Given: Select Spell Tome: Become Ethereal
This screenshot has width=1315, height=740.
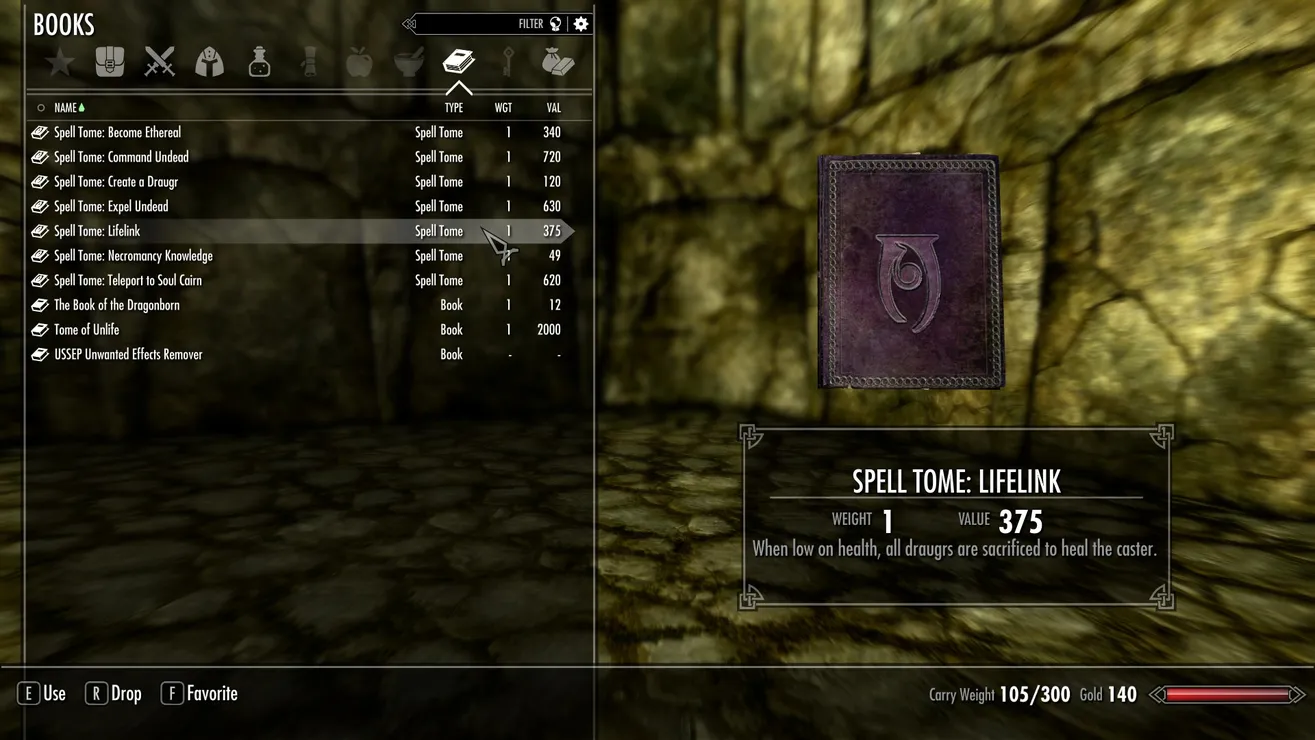Looking at the screenshot, I should [118, 132].
